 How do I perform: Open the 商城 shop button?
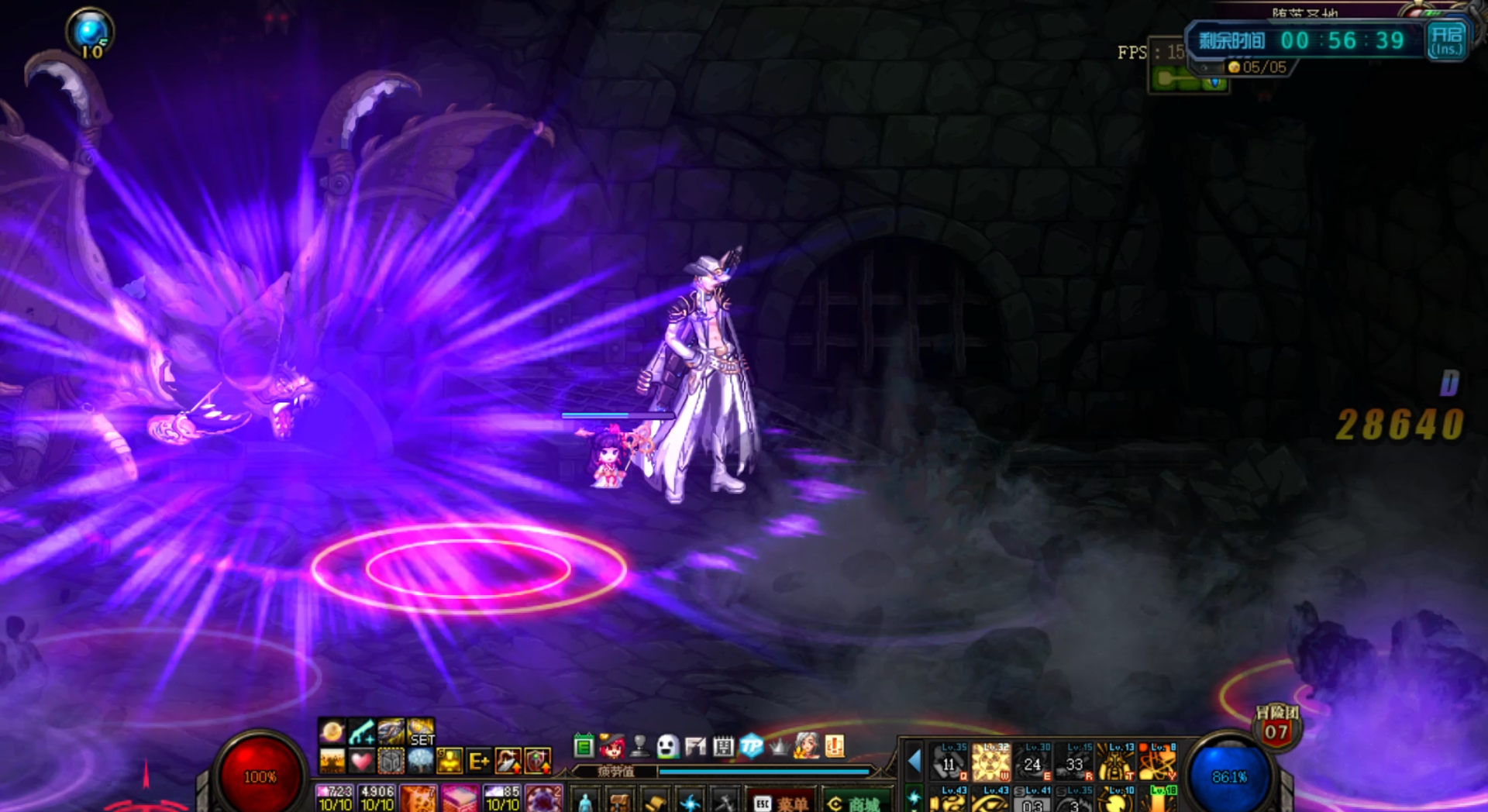tap(856, 803)
